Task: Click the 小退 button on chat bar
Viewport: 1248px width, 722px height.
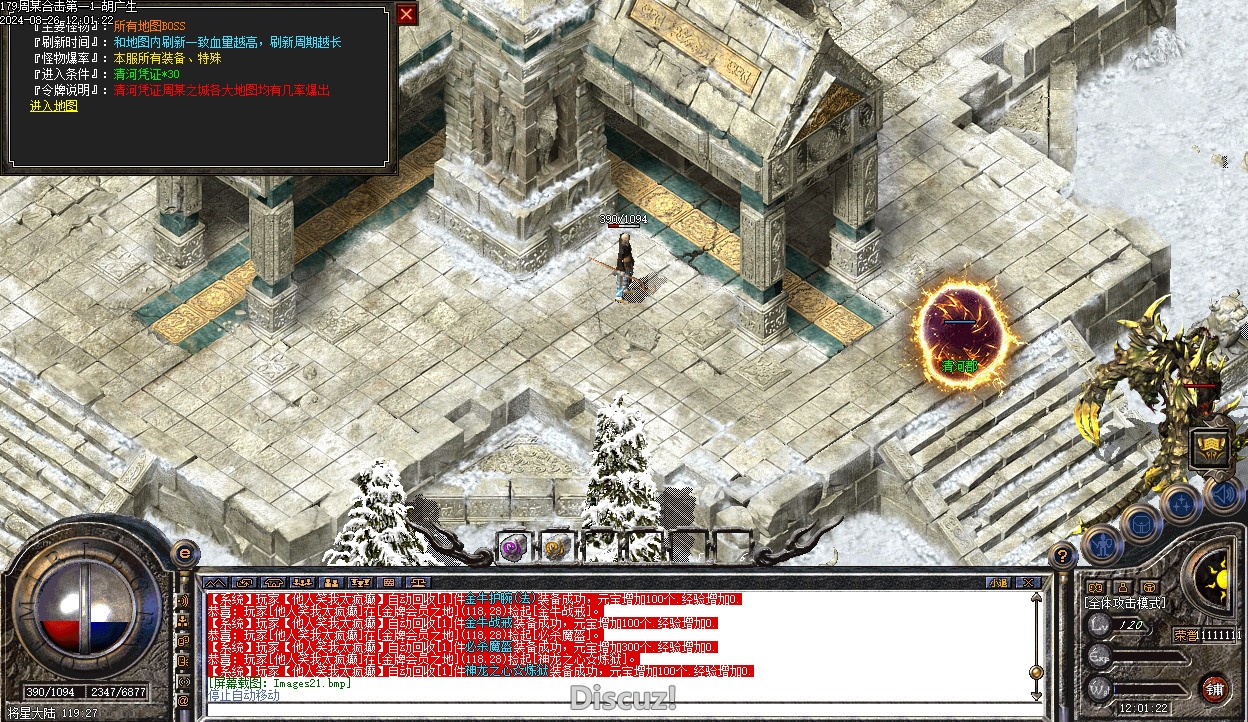Action: pyautogui.click(x=998, y=582)
